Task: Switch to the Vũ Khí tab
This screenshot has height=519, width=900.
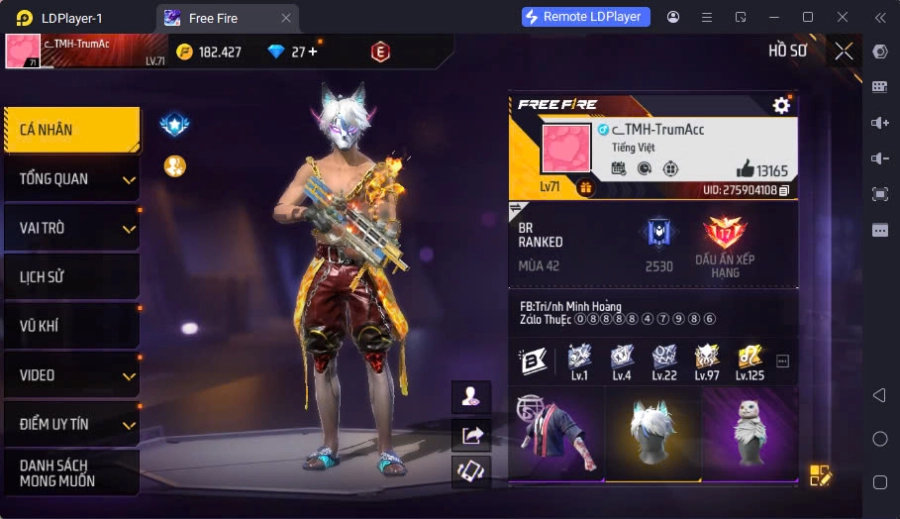Action: coord(71,326)
